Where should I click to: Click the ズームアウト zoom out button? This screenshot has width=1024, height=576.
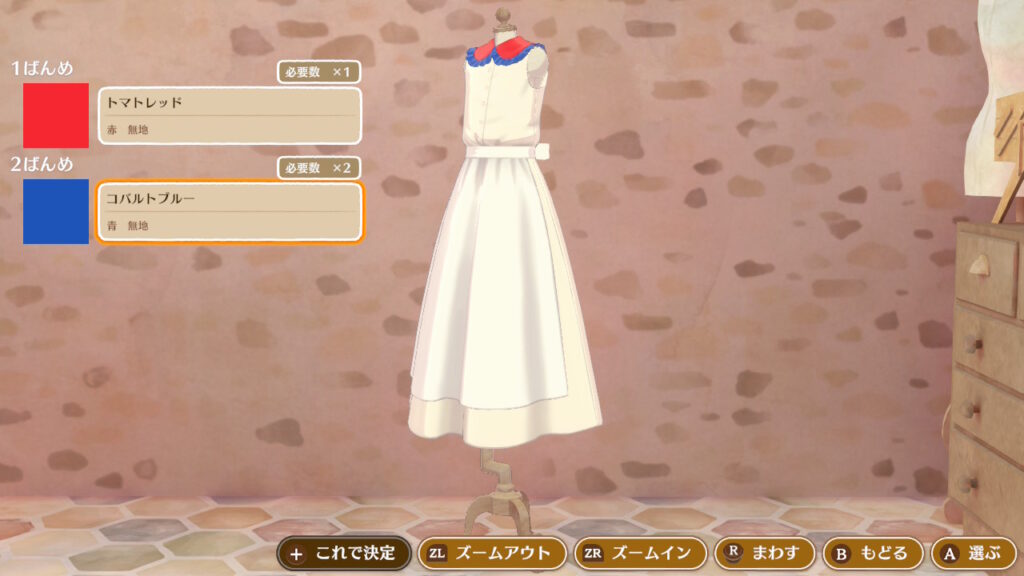click(x=490, y=552)
